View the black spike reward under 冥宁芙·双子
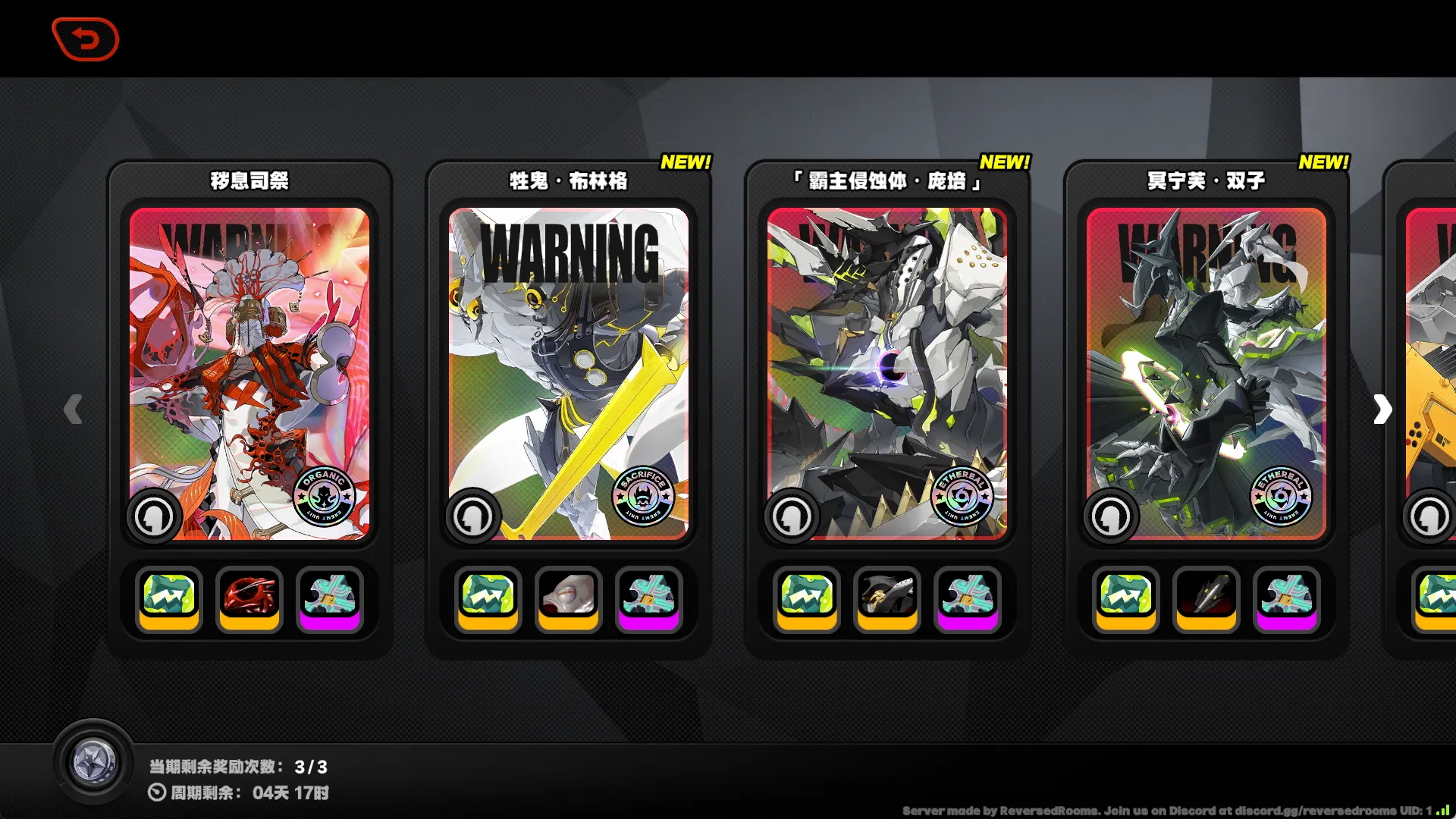The height and width of the screenshot is (819, 1456). 1207,598
